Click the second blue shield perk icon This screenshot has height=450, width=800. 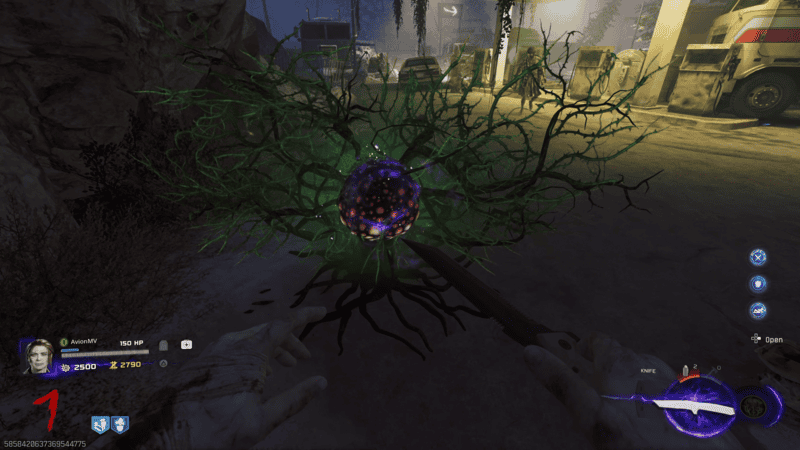click(x=119, y=424)
